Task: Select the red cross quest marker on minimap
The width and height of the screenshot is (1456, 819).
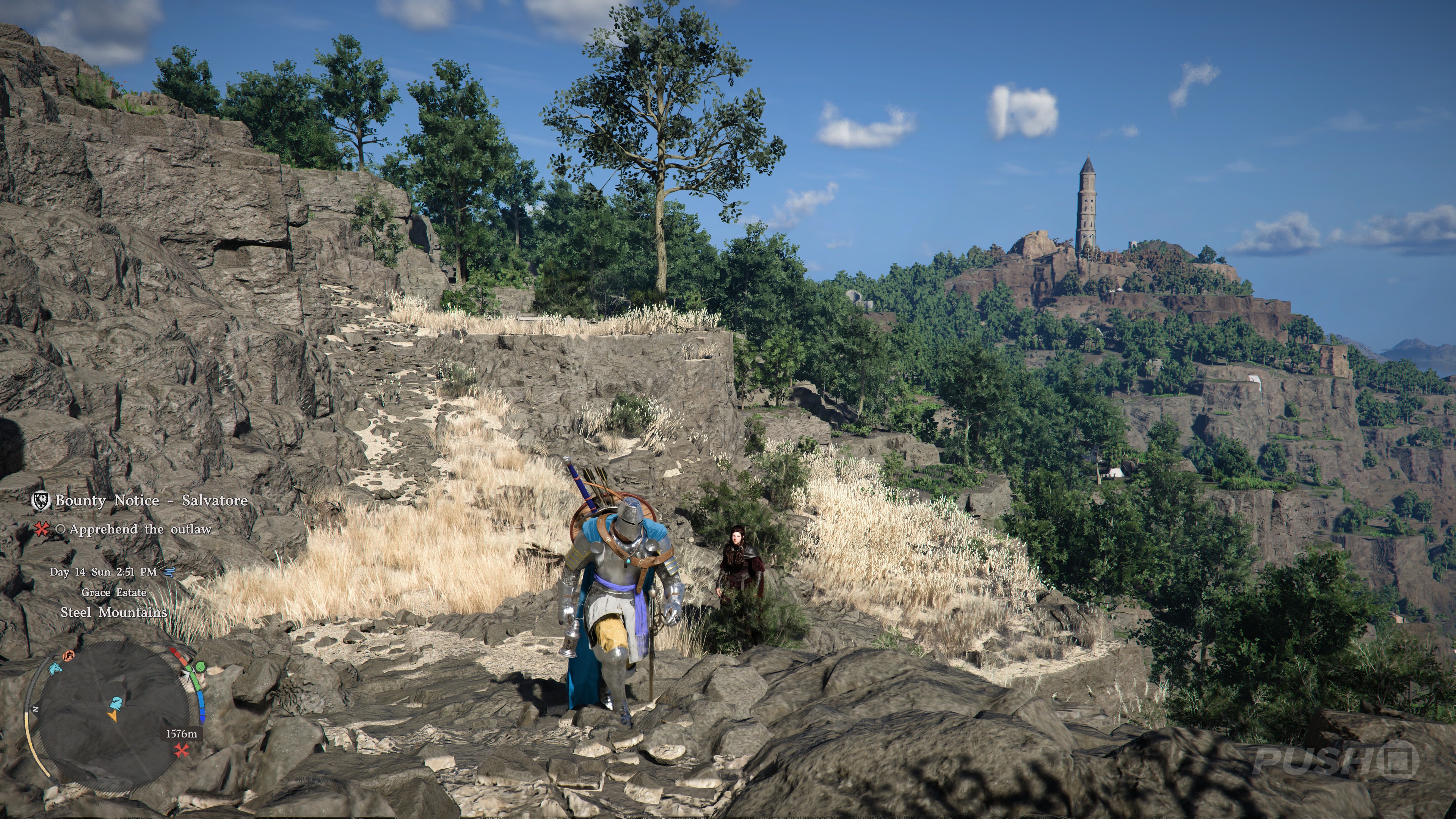Action: click(x=182, y=750)
